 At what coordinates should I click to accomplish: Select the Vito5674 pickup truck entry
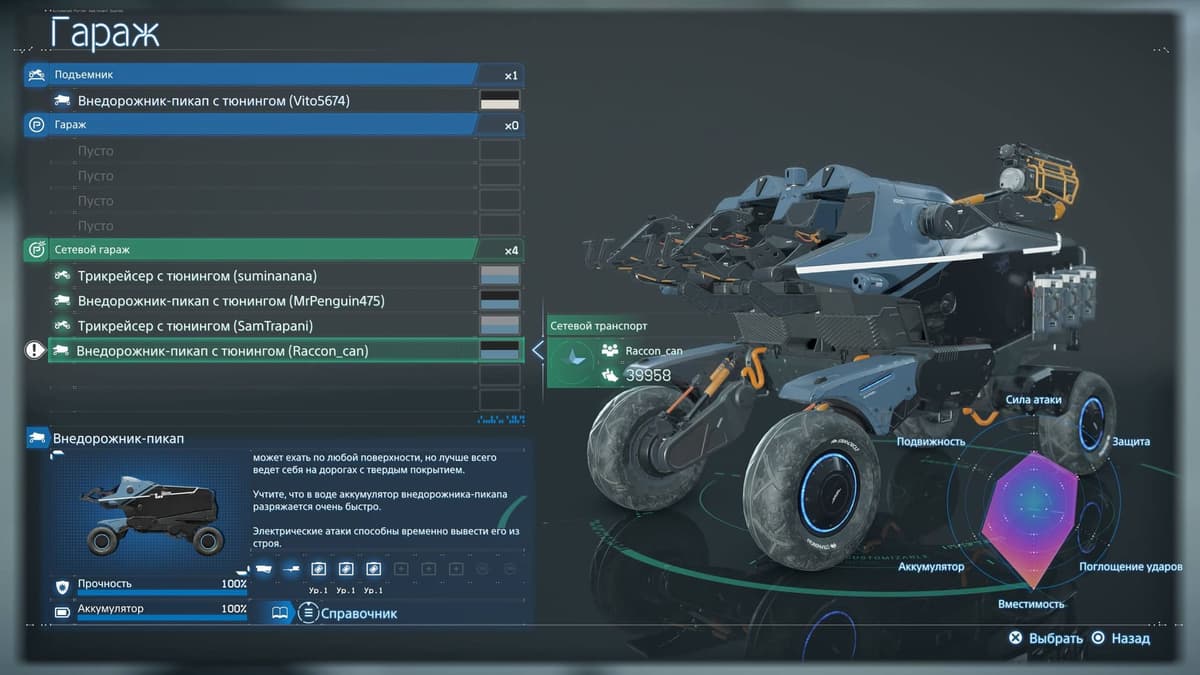coord(214,100)
